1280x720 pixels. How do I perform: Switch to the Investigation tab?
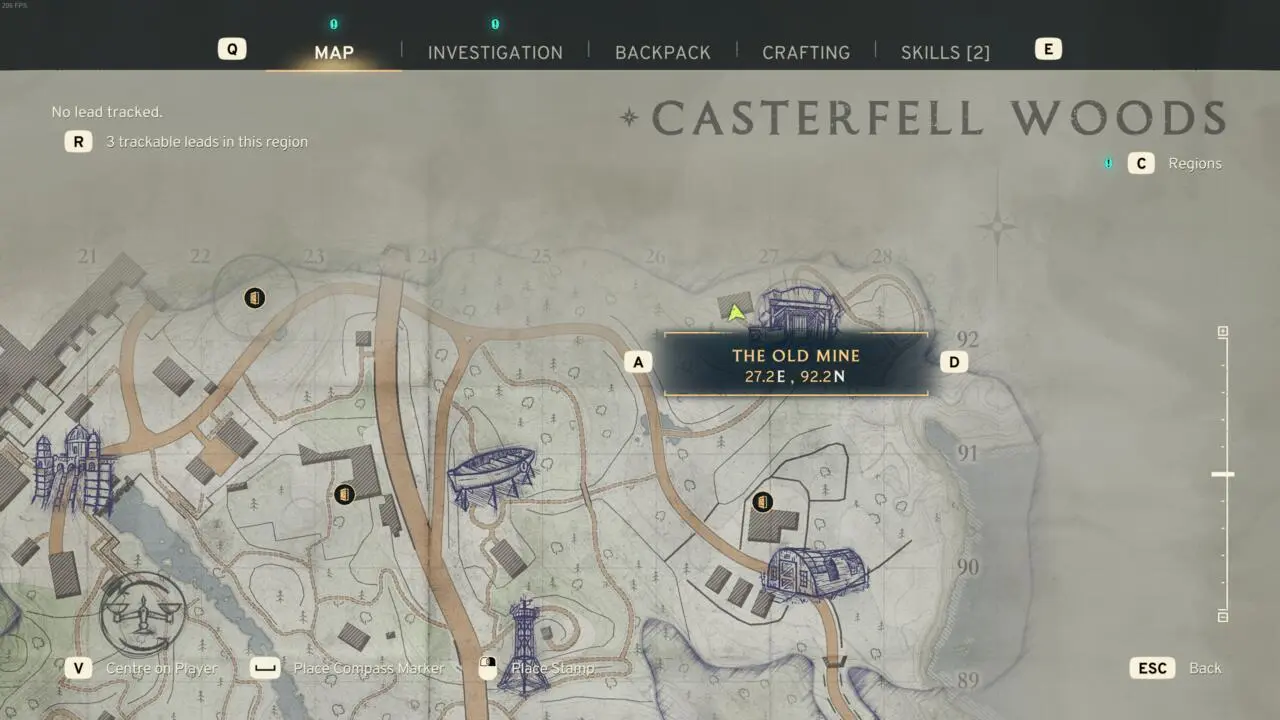495,52
